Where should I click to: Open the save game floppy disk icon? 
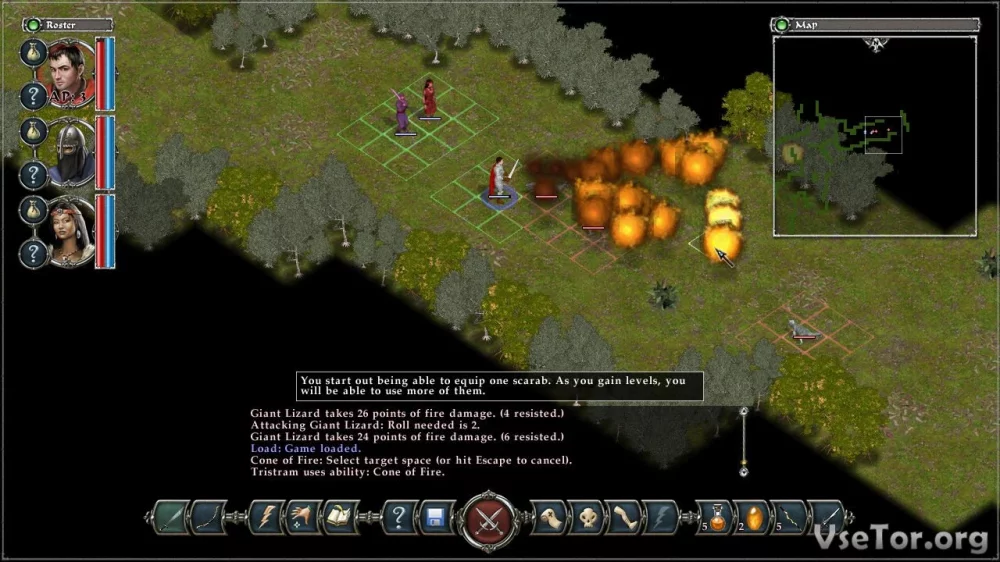(436, 518)
